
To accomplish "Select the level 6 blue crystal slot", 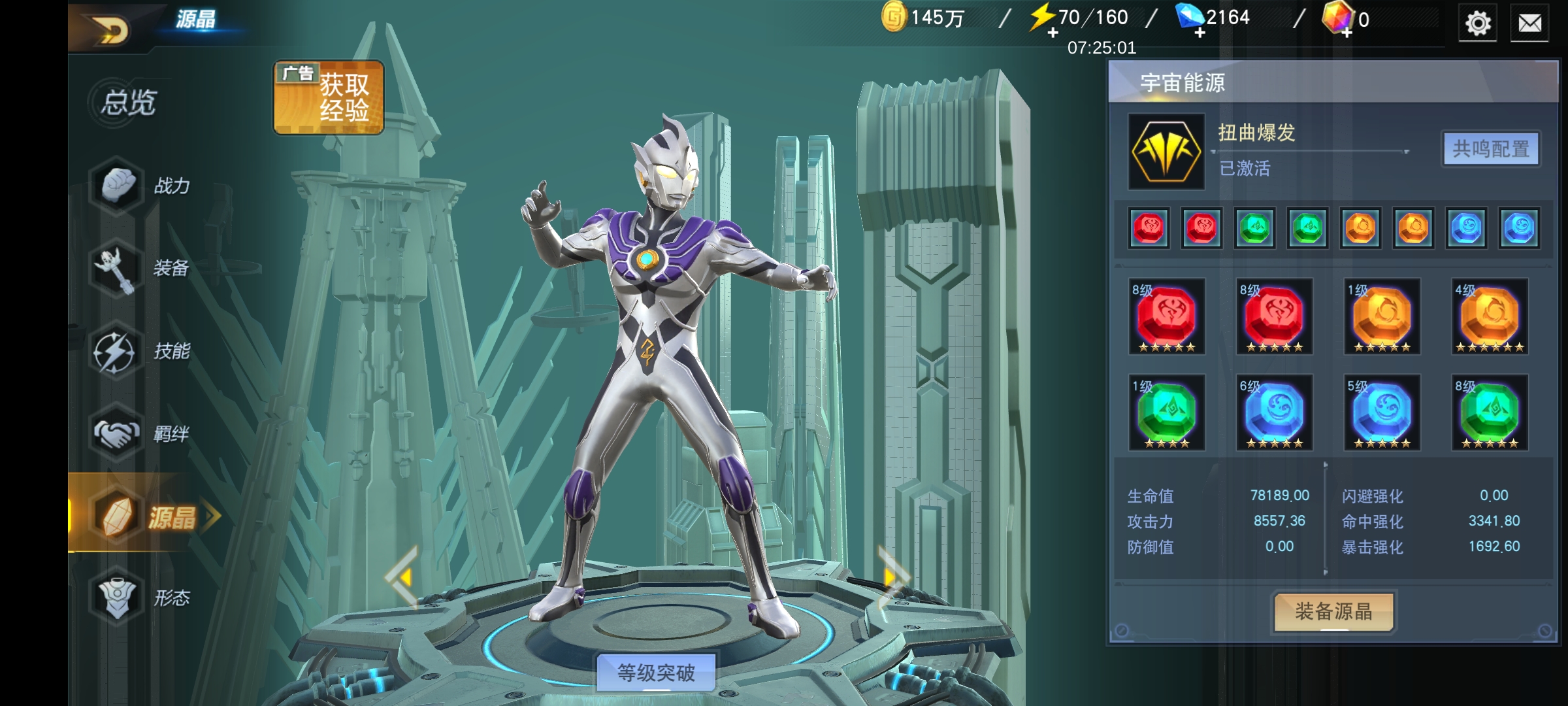I will [x=1274, y=413].
